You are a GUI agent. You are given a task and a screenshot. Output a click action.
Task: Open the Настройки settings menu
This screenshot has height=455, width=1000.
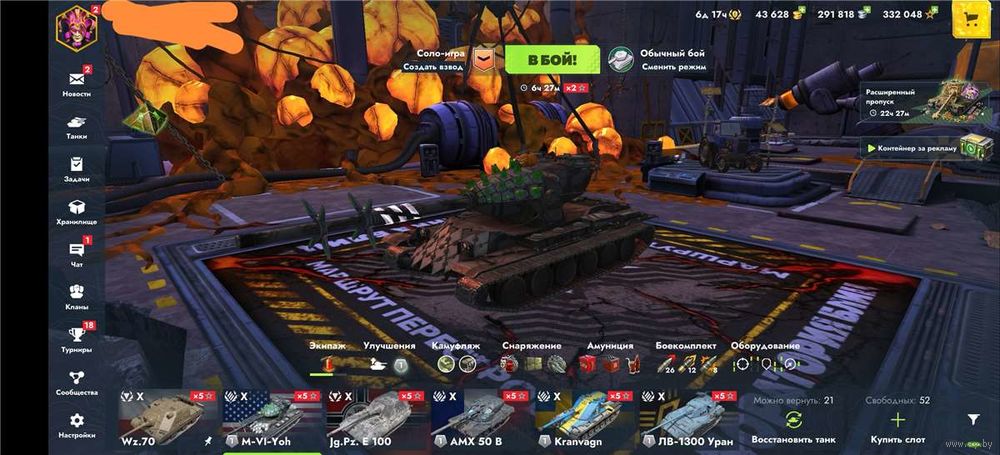click(76, 425)
